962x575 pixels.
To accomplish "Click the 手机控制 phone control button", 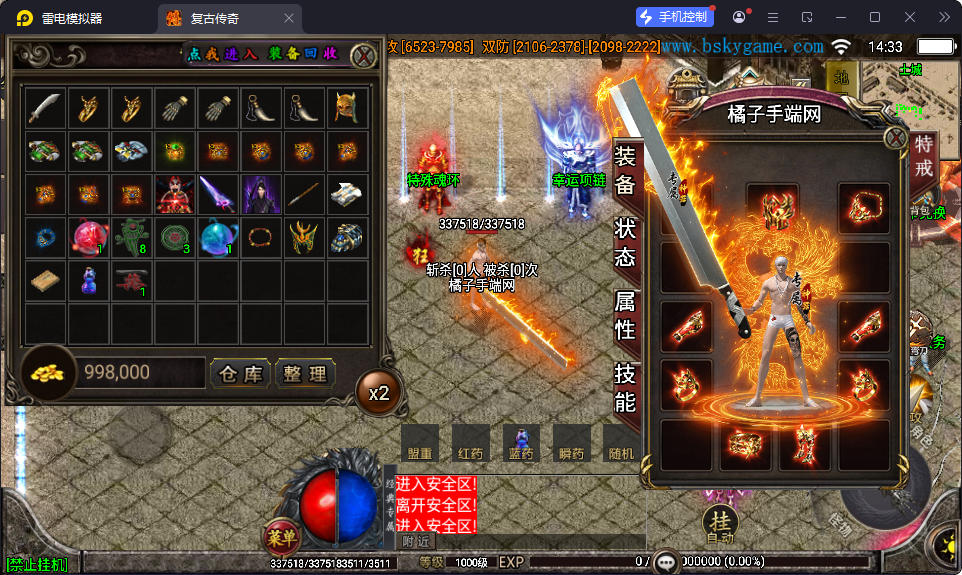I will click(x=675, y=17).
